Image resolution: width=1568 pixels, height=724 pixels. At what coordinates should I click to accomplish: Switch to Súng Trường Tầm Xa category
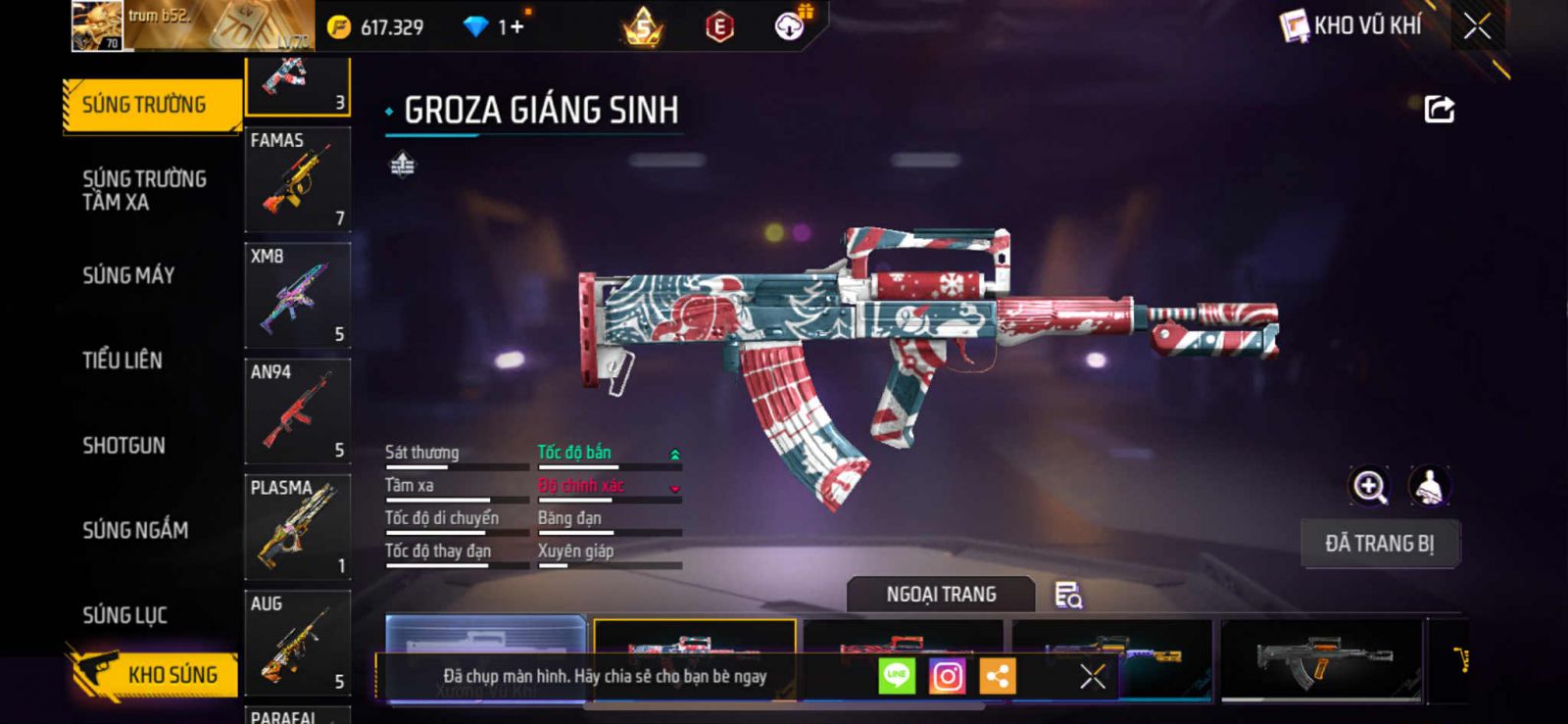point(144,190)
